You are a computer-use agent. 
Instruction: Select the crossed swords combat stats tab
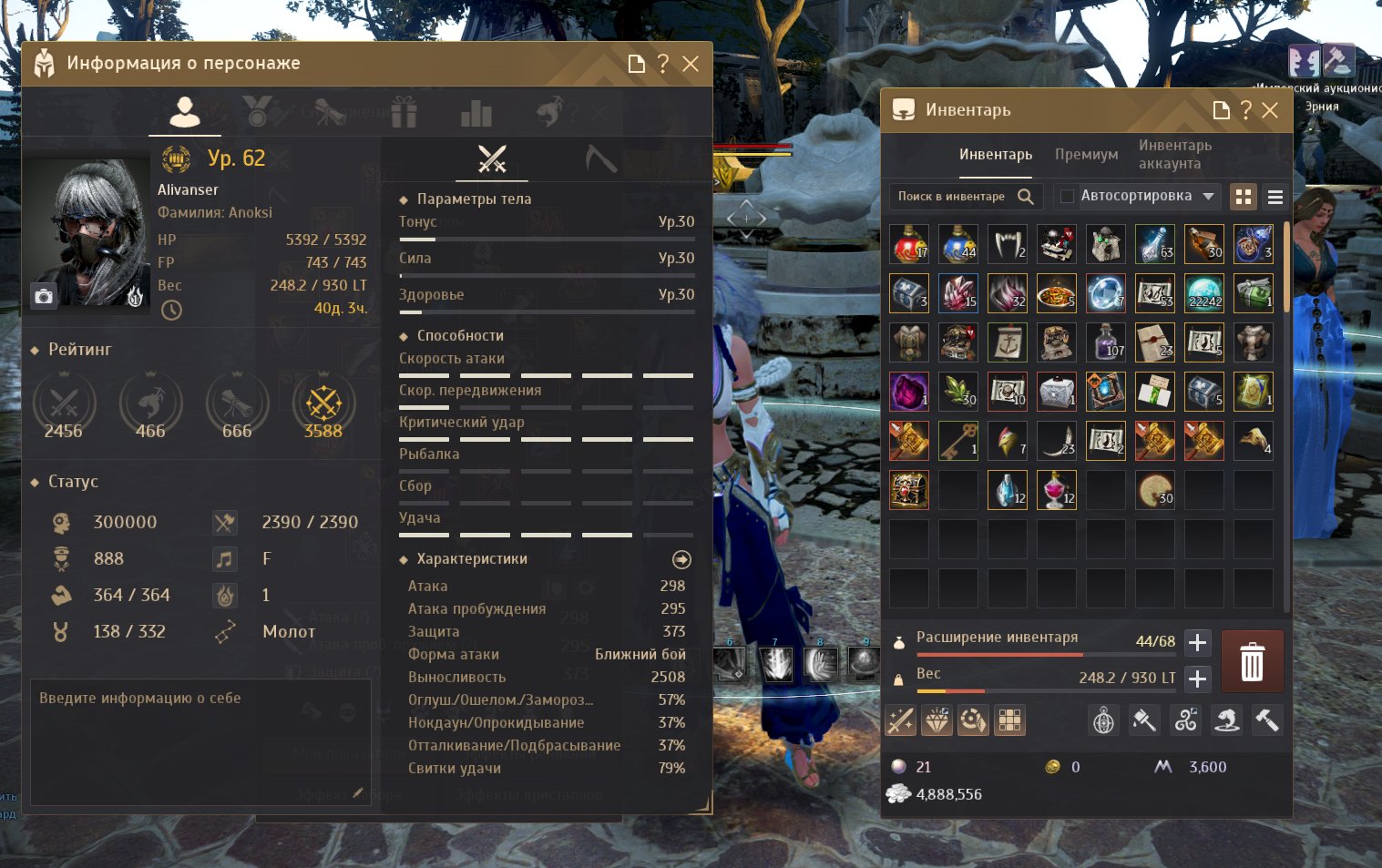[492, 159]
